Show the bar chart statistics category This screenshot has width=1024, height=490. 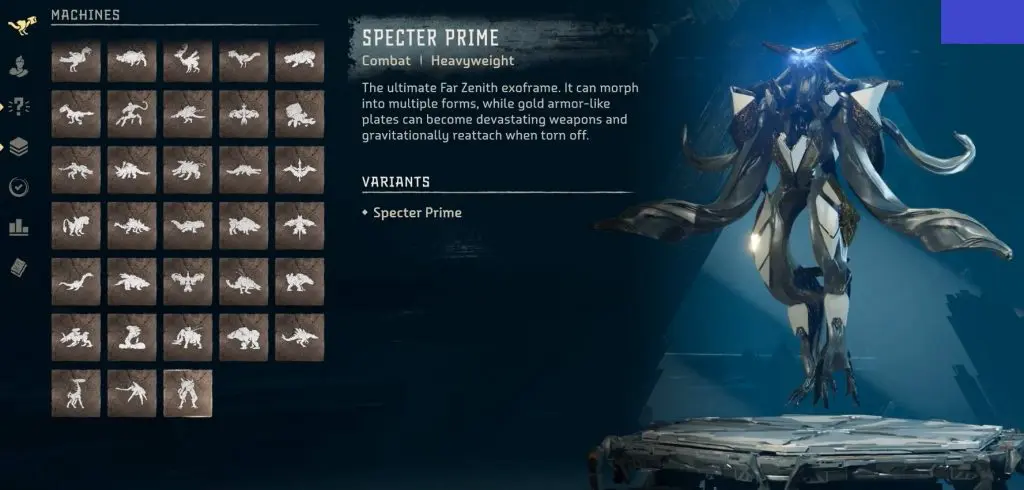point(19,227)
